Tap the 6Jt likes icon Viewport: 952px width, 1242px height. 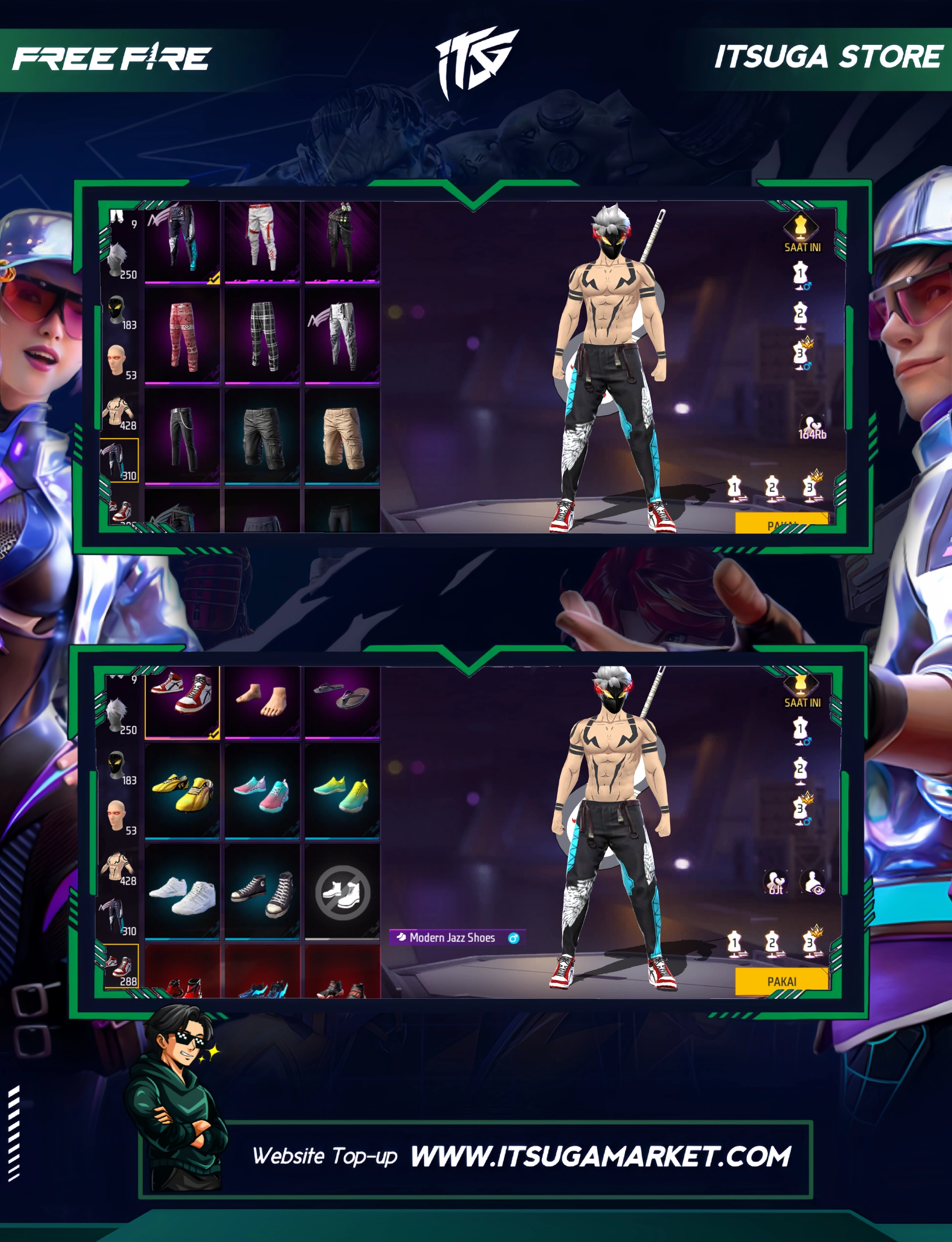[x=775, y=882]
